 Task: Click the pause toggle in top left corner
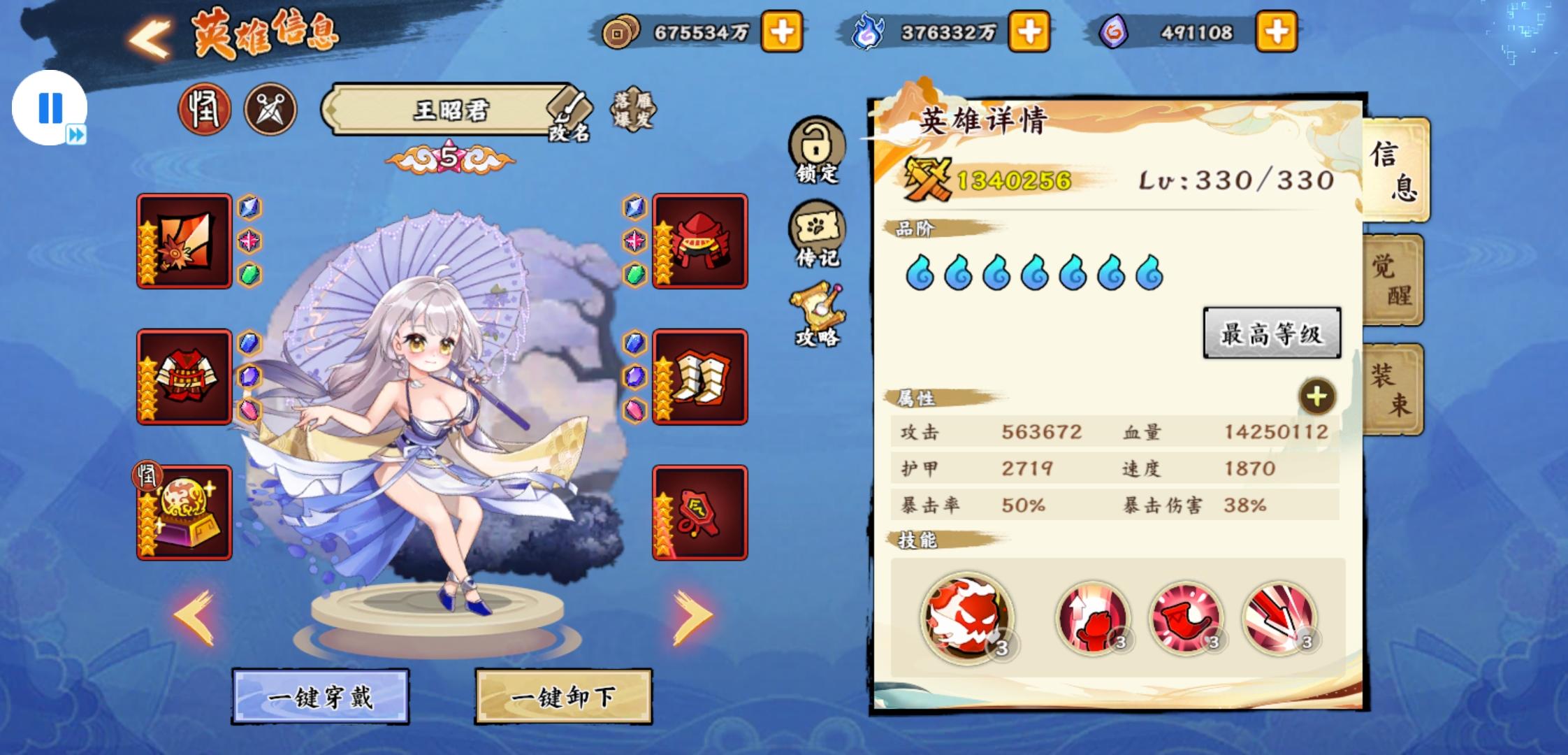49,106
